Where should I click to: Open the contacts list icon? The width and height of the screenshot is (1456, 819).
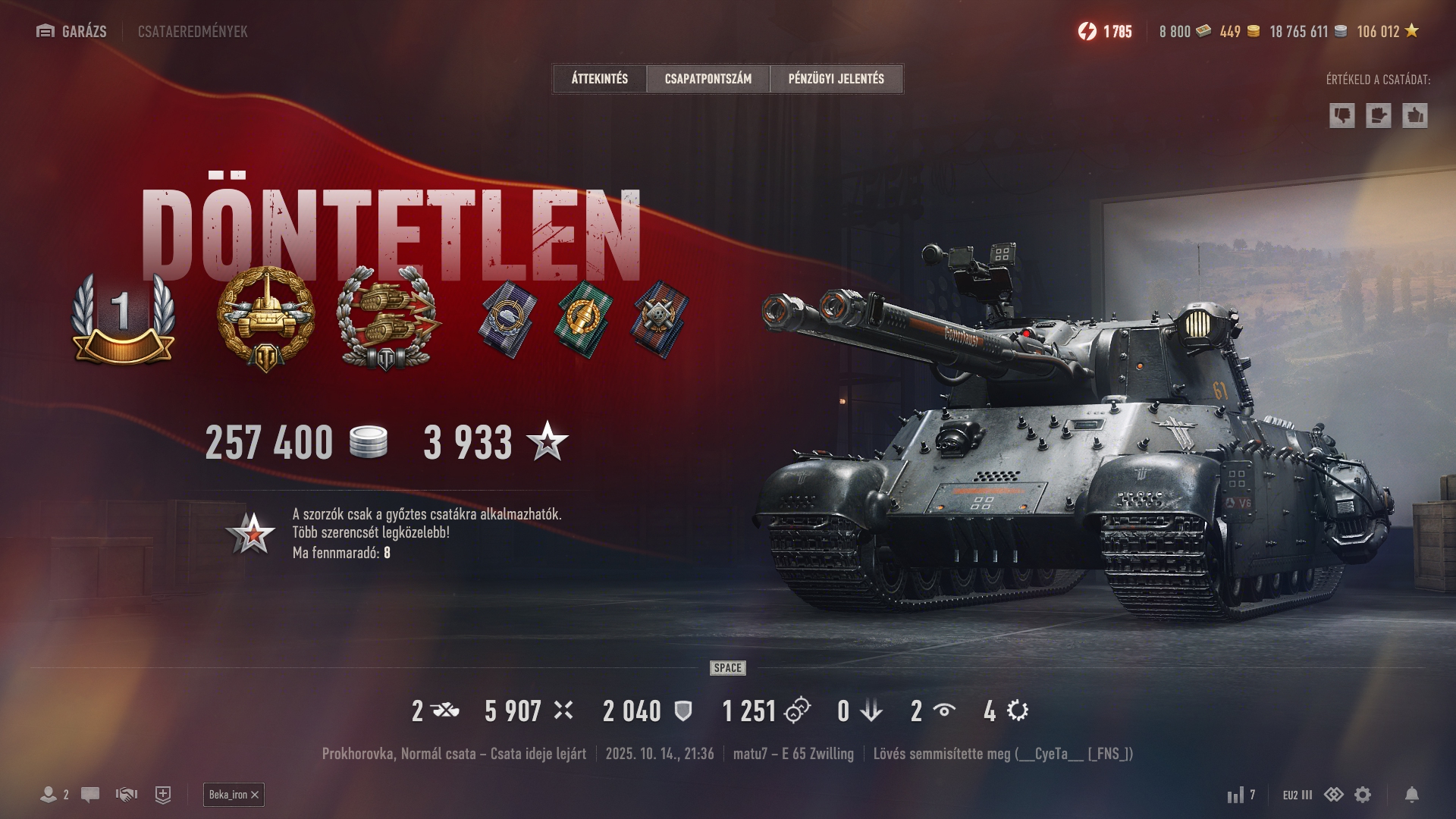pyautogui.click(x=49, y=795)
